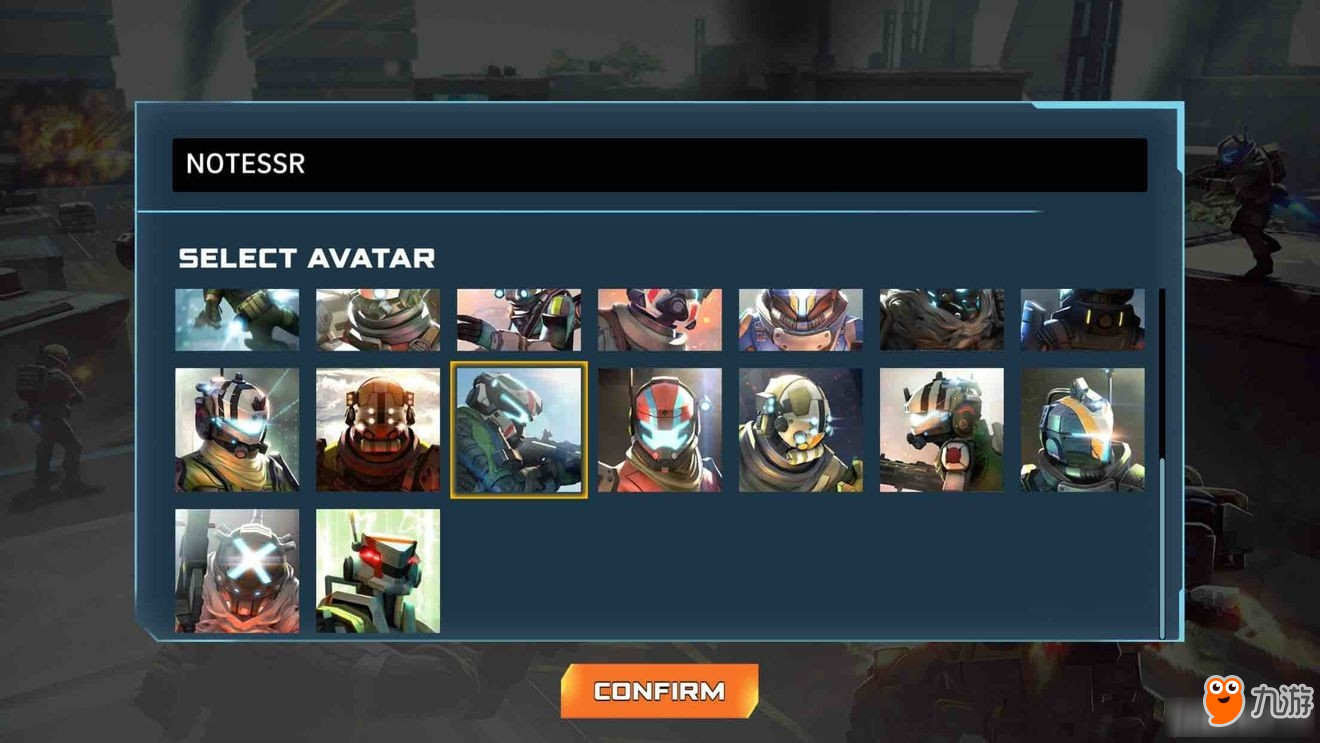This screenshot has height=743, width=1320.
Task: Pick the avatar with red chest light and gun
Action: click(941, 430)
